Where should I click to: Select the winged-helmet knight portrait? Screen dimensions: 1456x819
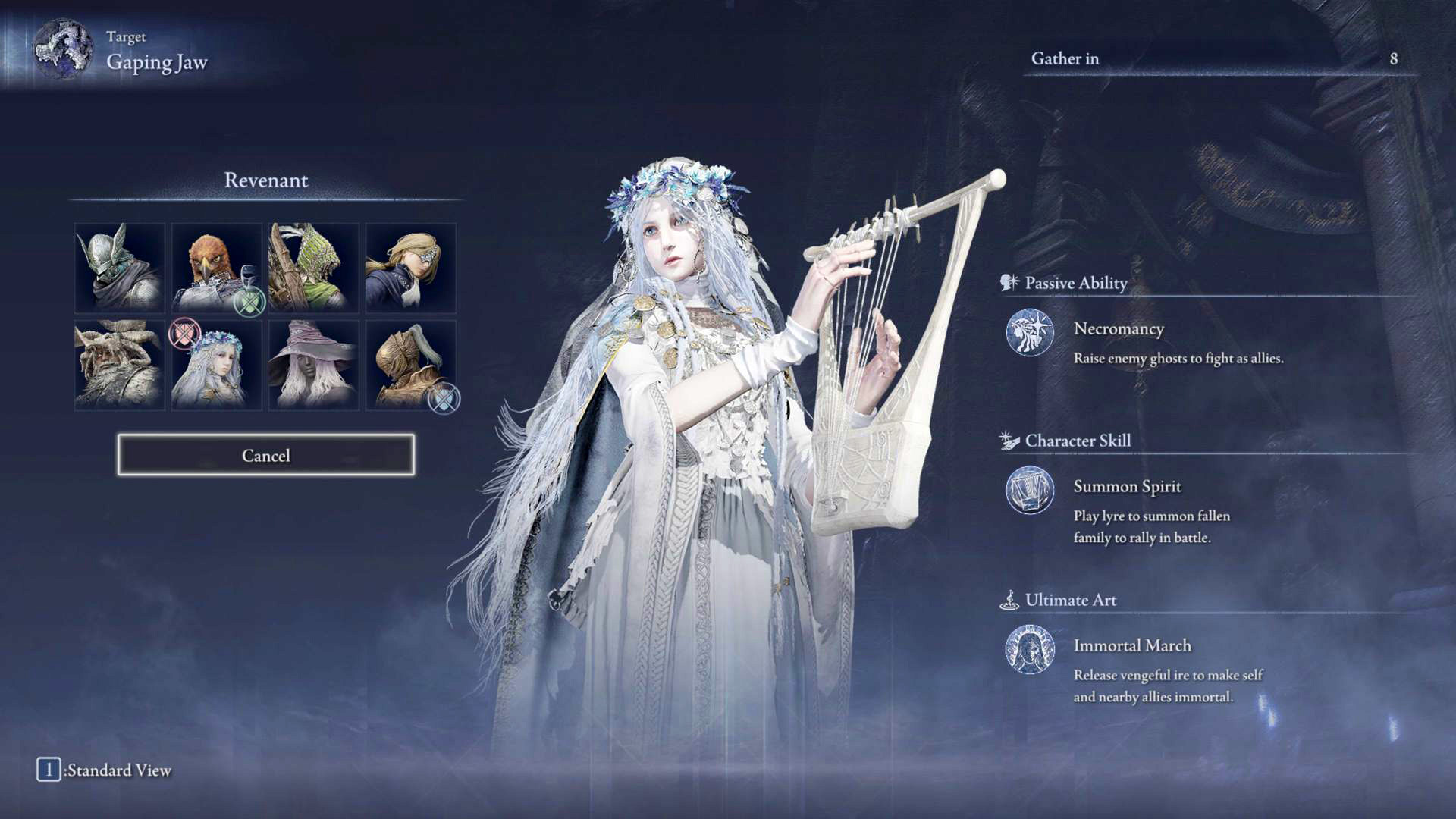[120, 268]
